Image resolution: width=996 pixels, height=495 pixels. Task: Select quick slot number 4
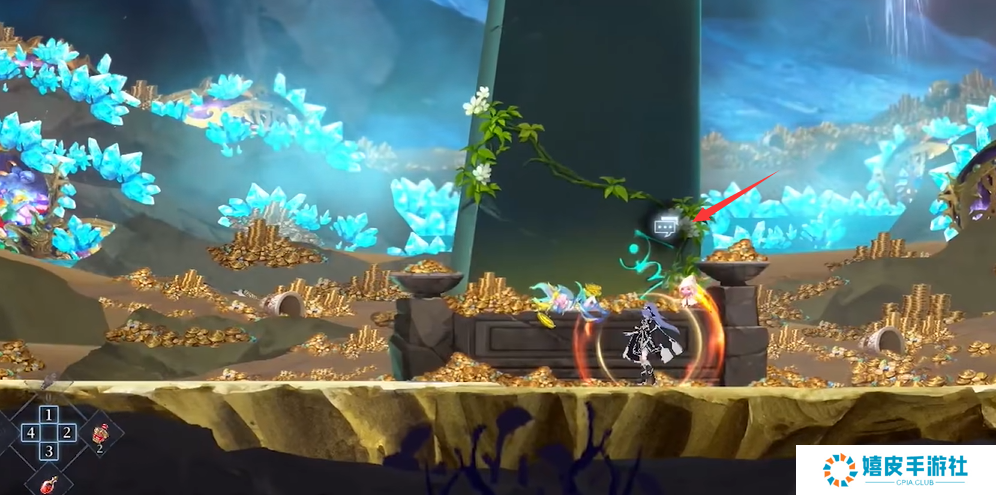[x=30, y=432]
